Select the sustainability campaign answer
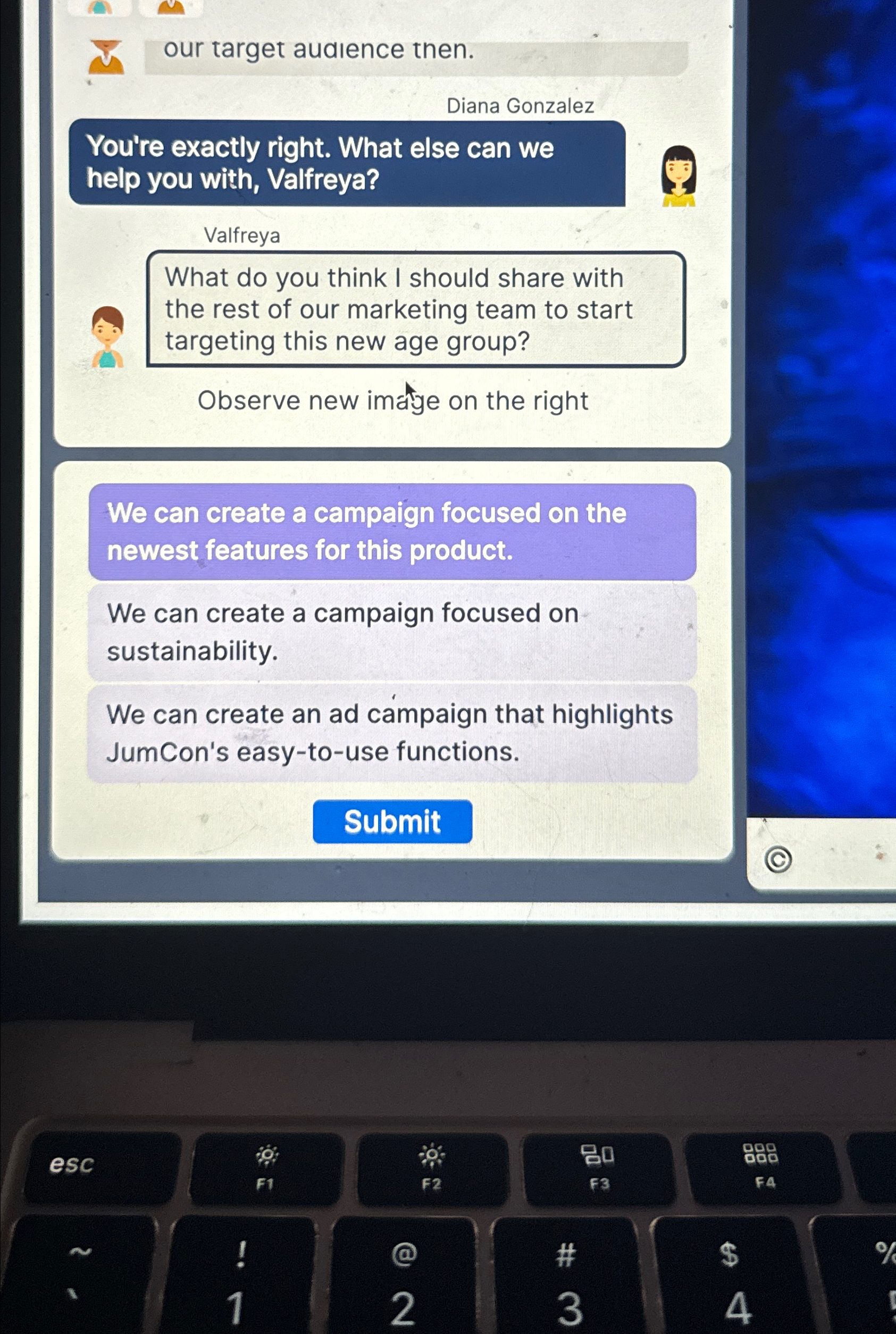Image resolution: width=896 pixels, height=1334 pixels. tap(392, 632)
